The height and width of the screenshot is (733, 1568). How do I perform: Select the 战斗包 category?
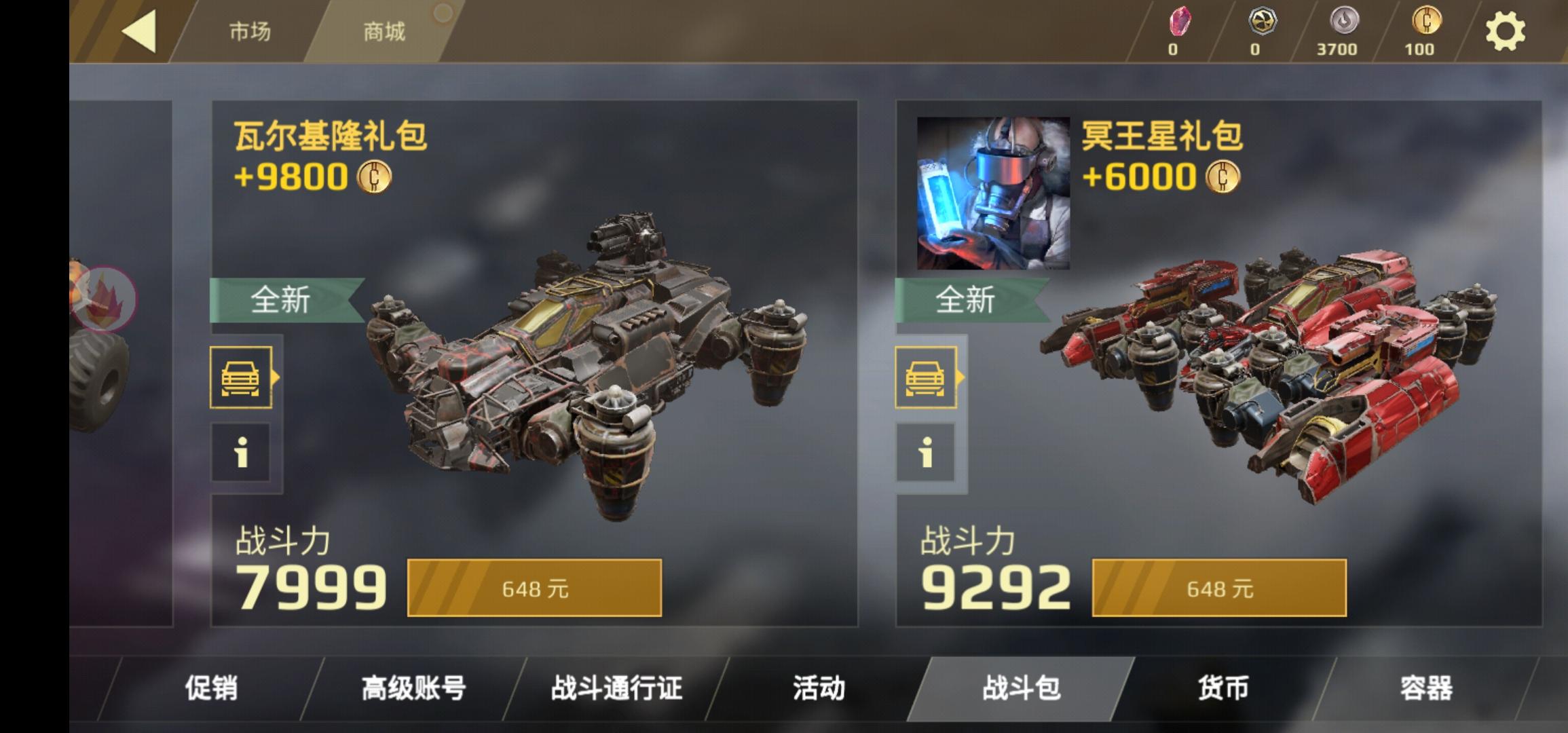(1021, 688)
